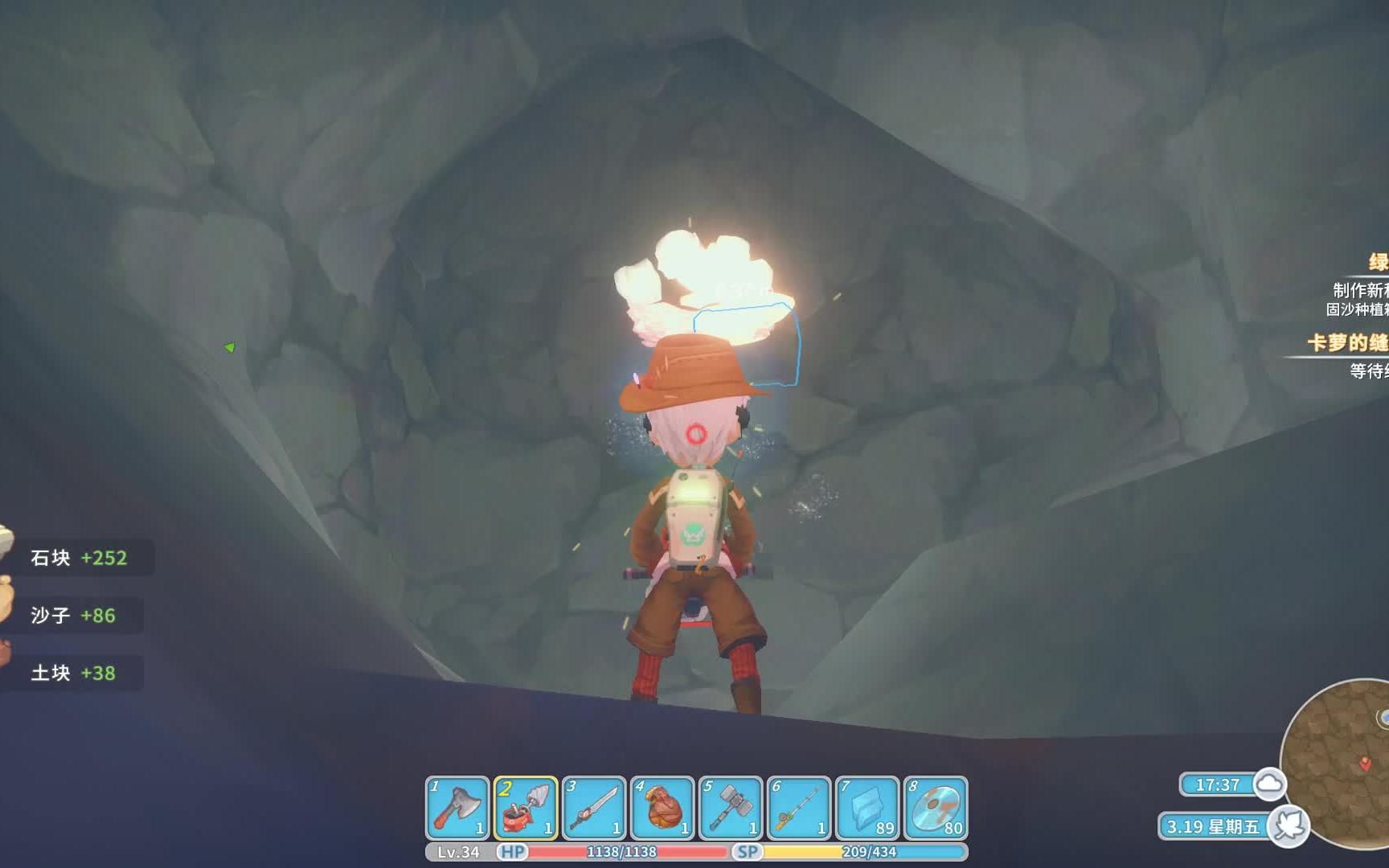Select the brown leather pouch slot
Image resolution: width=1389 pixels, height=868 pixels.
pyautogui.click(x=662, y=808)
